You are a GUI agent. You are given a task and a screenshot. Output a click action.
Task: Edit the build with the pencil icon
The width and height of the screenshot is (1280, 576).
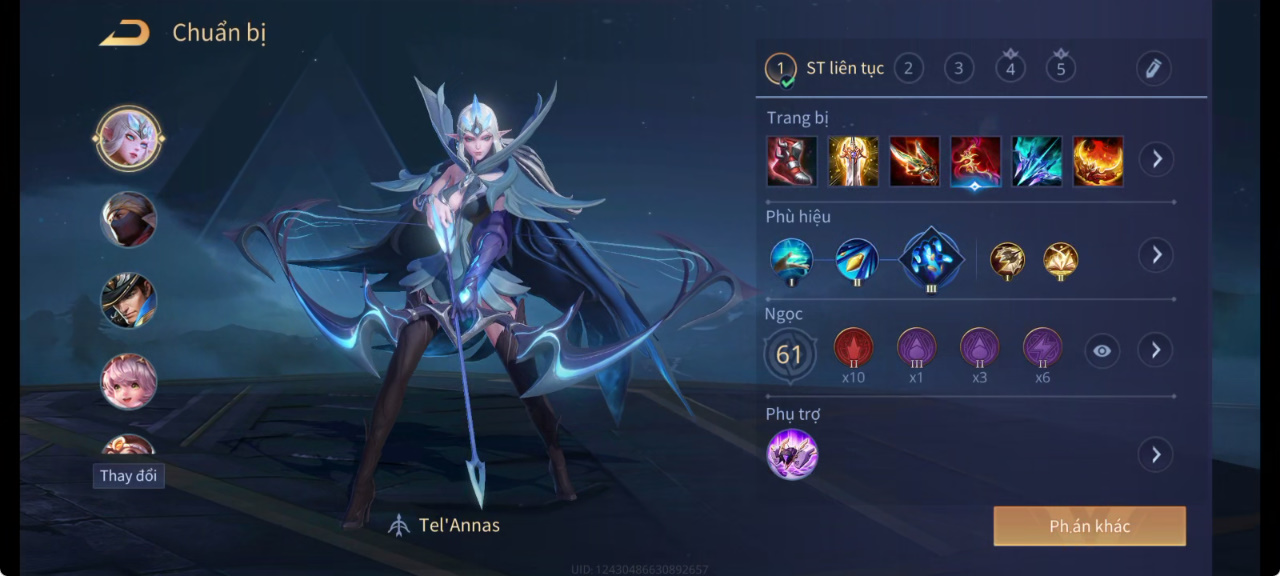coord(1153,68)
